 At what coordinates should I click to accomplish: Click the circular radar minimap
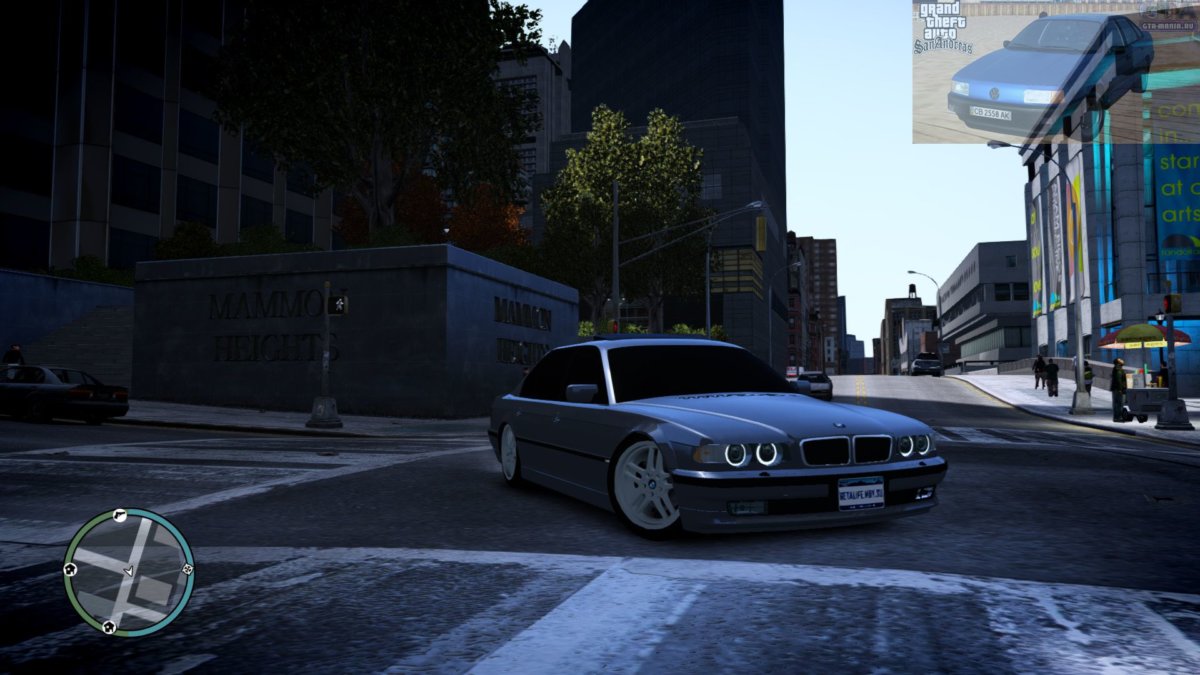tap(128, 573)
